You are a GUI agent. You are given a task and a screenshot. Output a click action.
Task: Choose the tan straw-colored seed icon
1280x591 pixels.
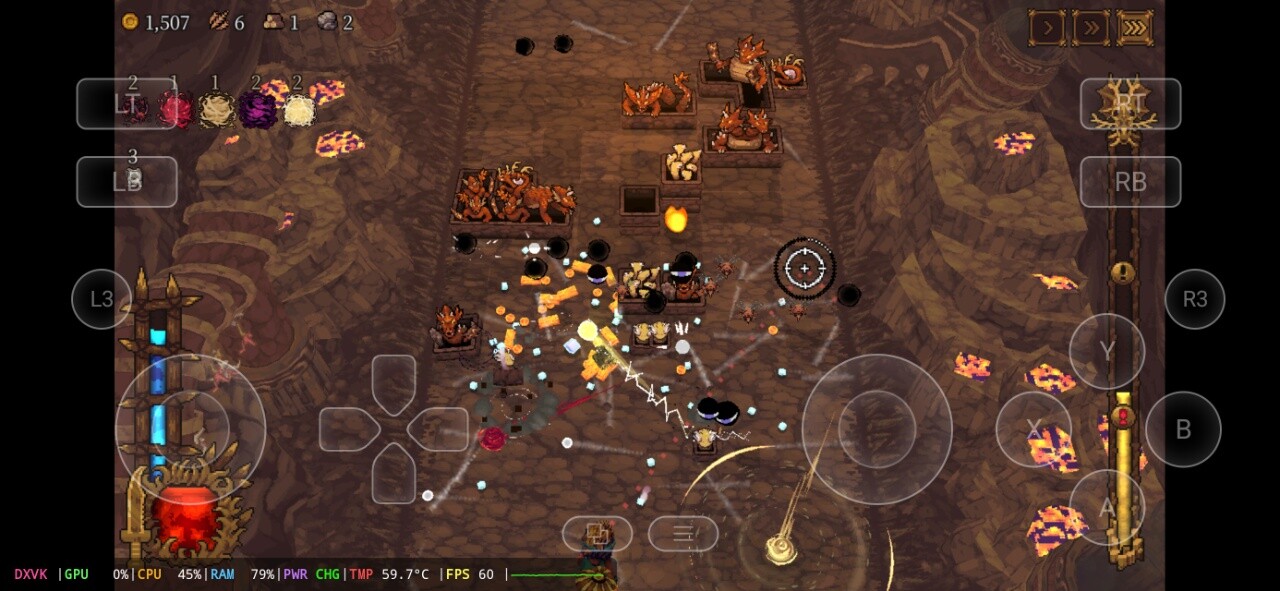click(x=217, y=110)
